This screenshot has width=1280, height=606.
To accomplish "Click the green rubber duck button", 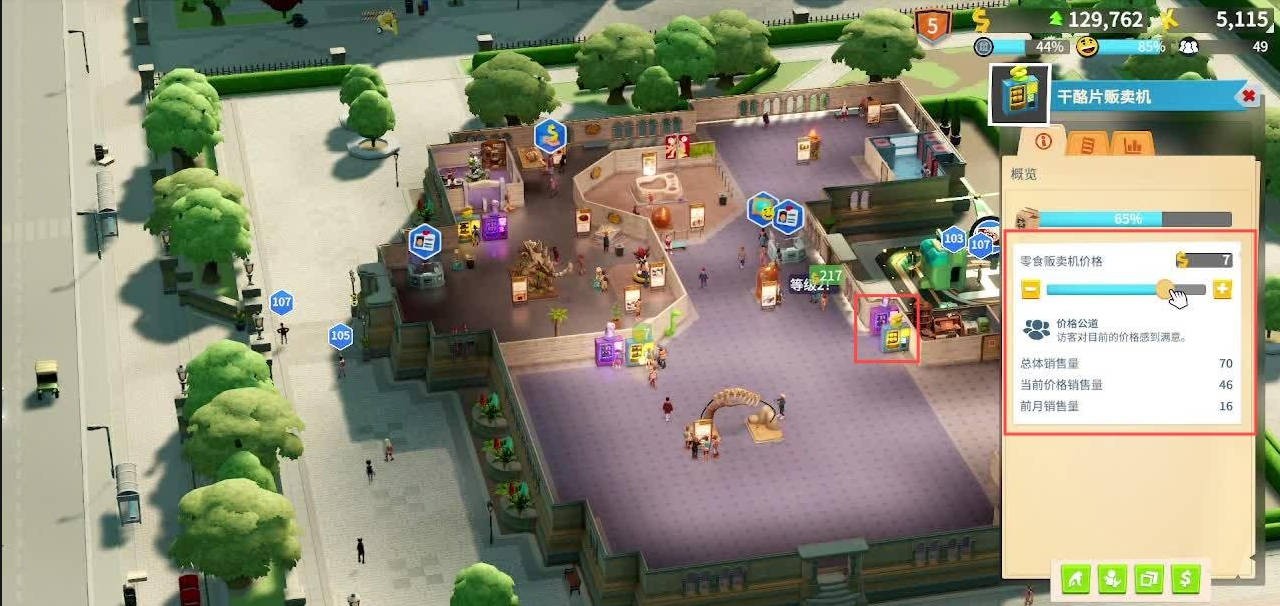I will [1112, 578].
